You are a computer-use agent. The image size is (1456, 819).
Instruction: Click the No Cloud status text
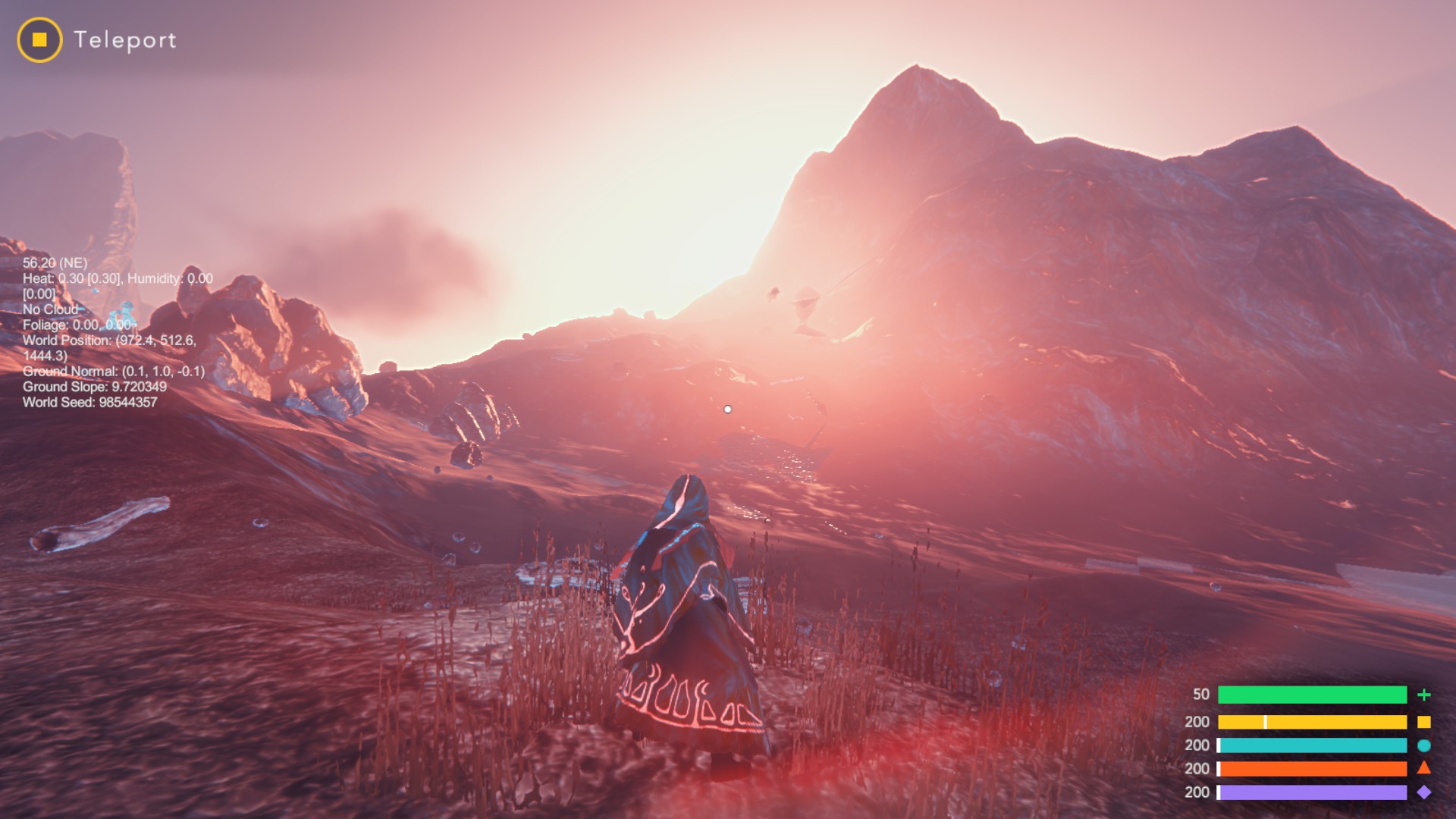(52, 309)
